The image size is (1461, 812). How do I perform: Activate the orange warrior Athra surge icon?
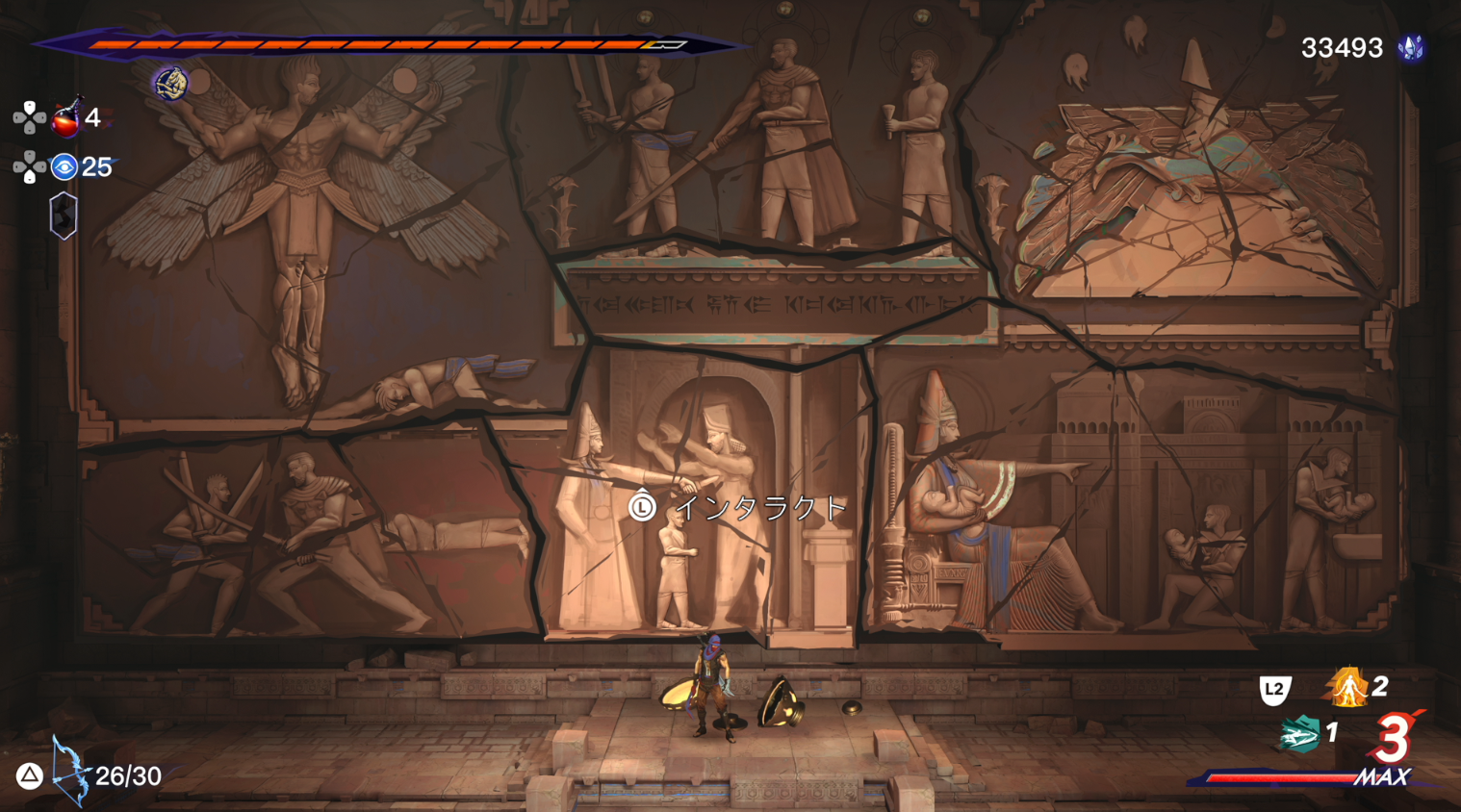click(1347, 687)
